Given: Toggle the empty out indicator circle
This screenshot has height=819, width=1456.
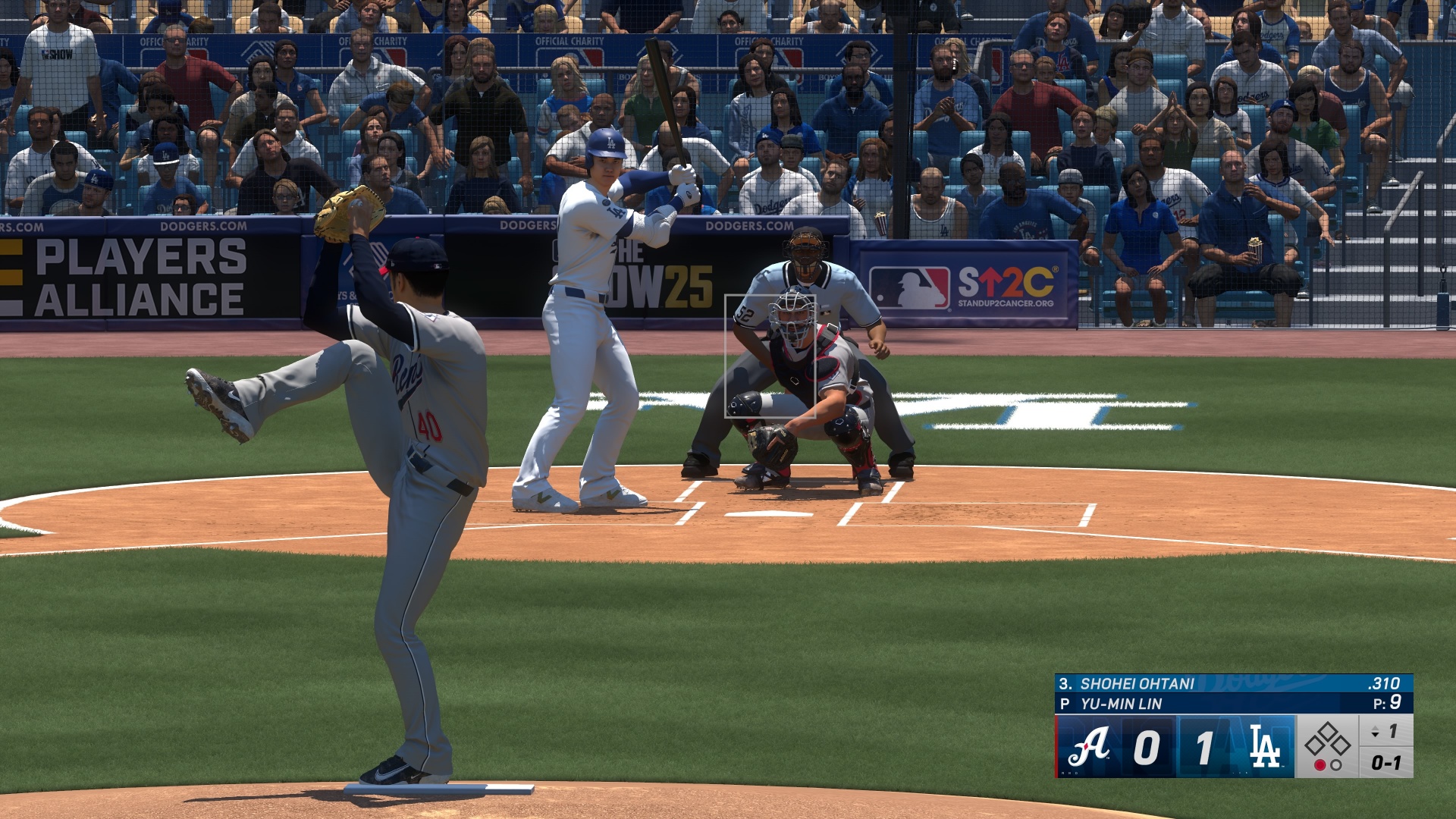Looking at the screenshot, I should click(x=1336, y=766).
